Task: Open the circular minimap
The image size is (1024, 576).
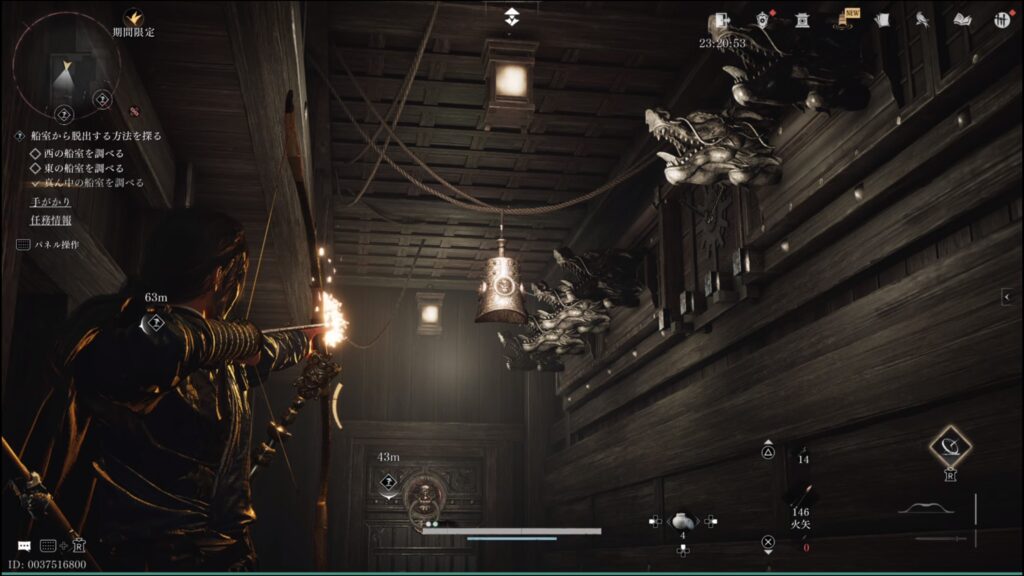Action: (x=66, y=63)
